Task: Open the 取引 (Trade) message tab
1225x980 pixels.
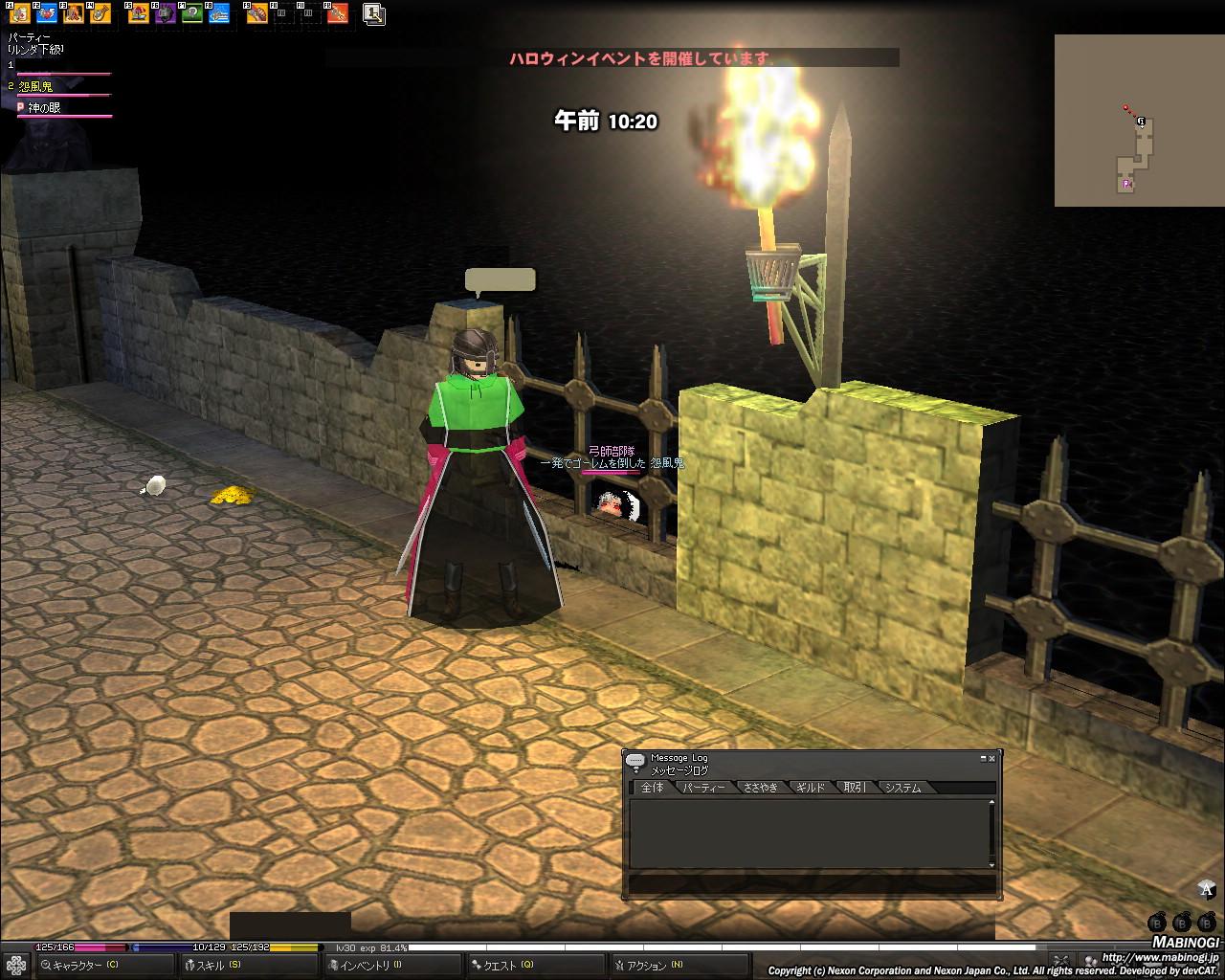Action: click(855, 788)
